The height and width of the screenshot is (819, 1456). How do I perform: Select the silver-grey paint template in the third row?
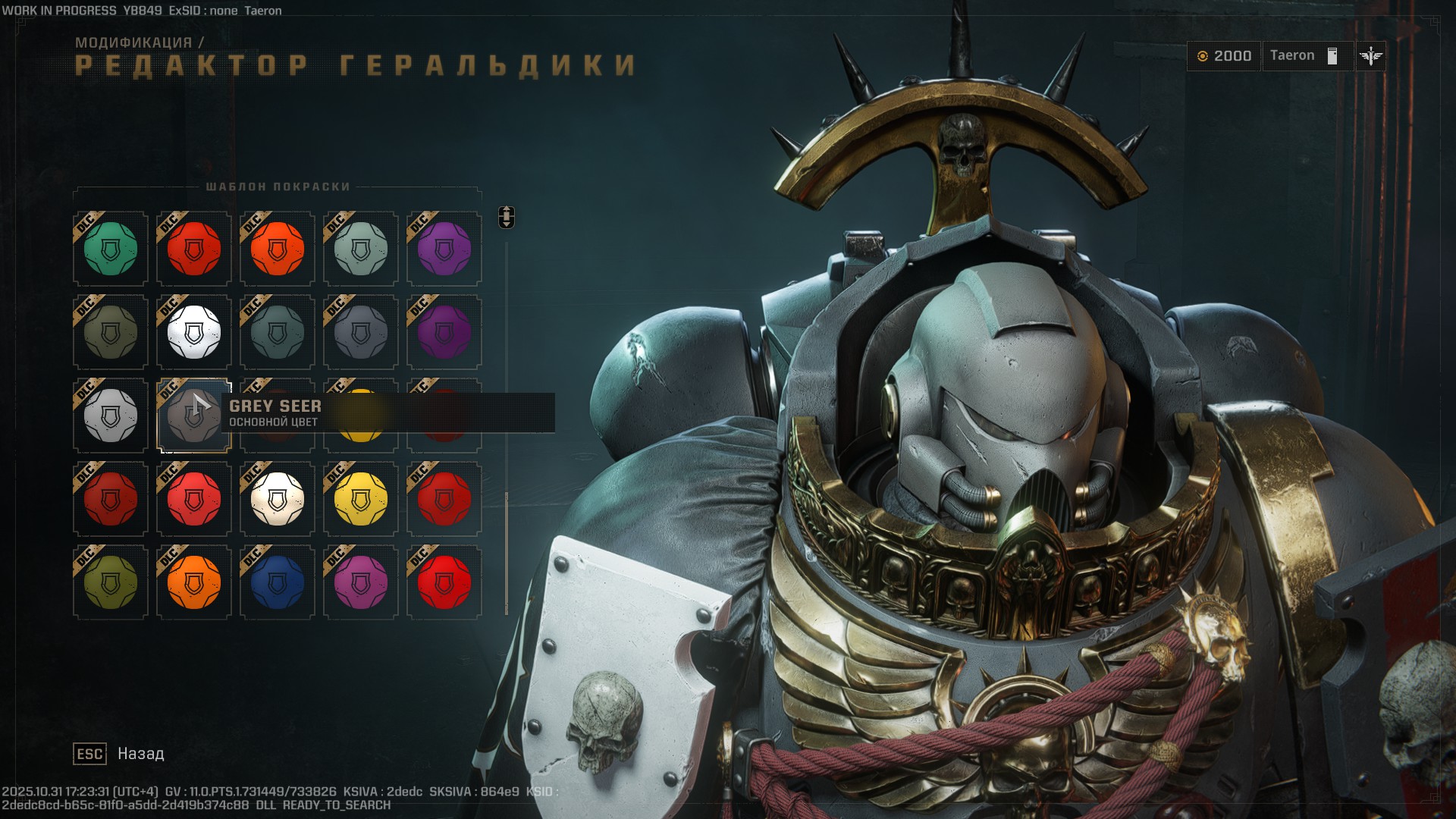110,416
